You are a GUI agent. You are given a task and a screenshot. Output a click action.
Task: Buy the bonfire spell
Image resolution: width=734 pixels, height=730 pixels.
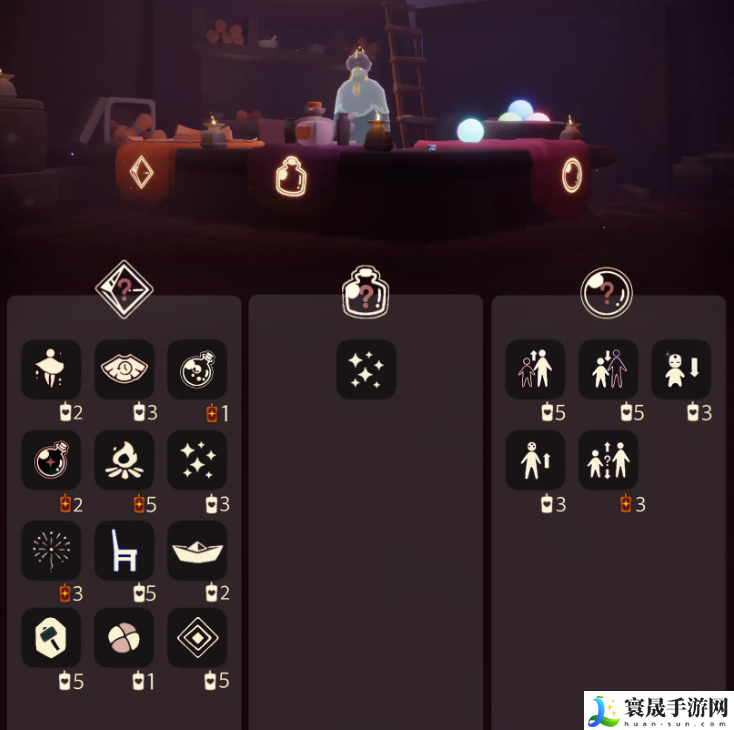tap(124, 460)
